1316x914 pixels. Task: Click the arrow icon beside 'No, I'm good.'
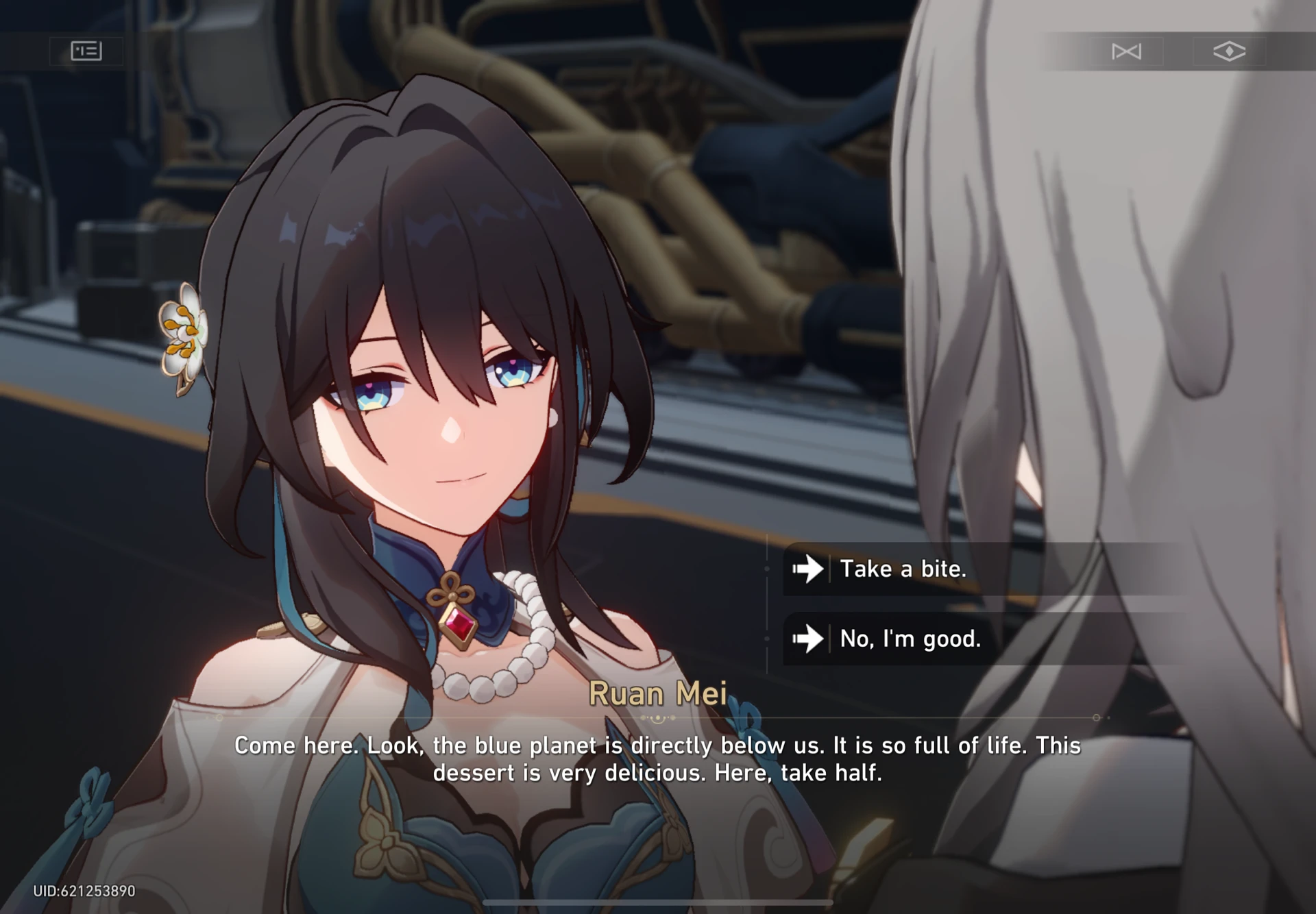(809, 639)
